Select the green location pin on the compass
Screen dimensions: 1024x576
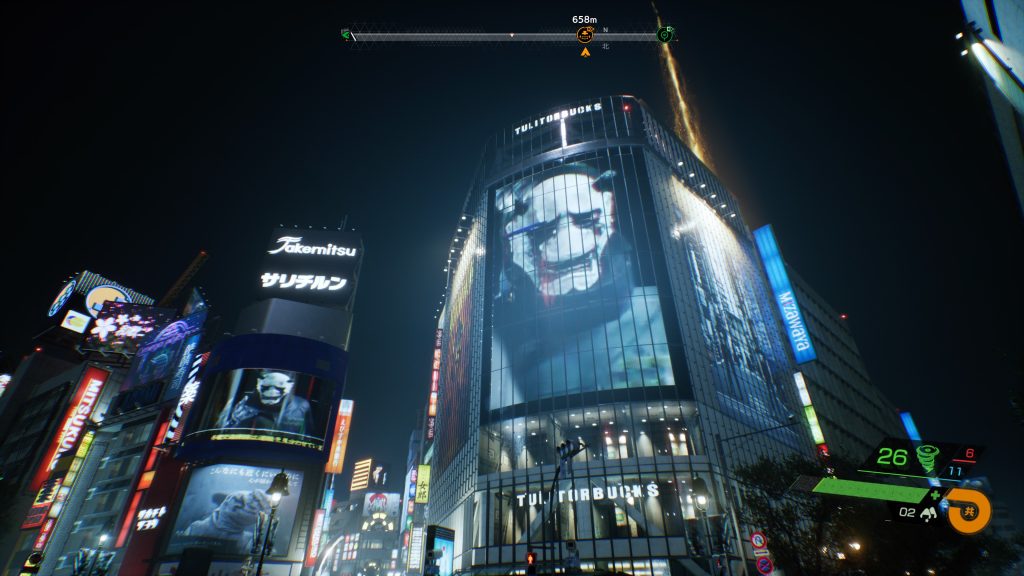[665, 35]
